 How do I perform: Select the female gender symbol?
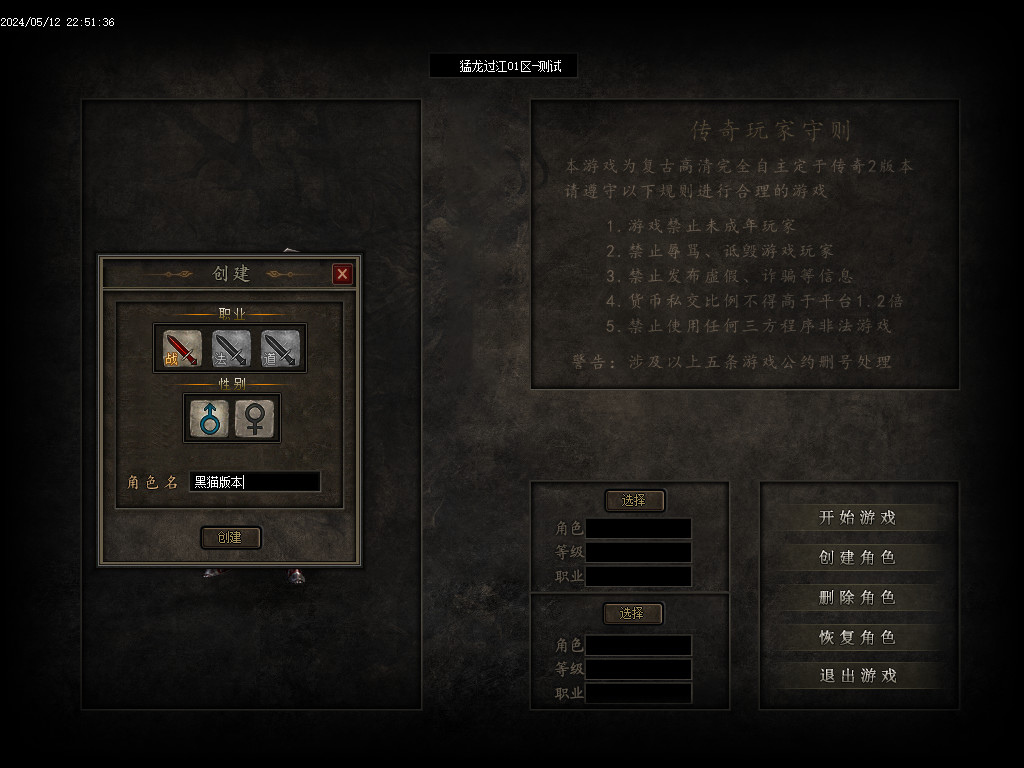[x=255, y=418]
